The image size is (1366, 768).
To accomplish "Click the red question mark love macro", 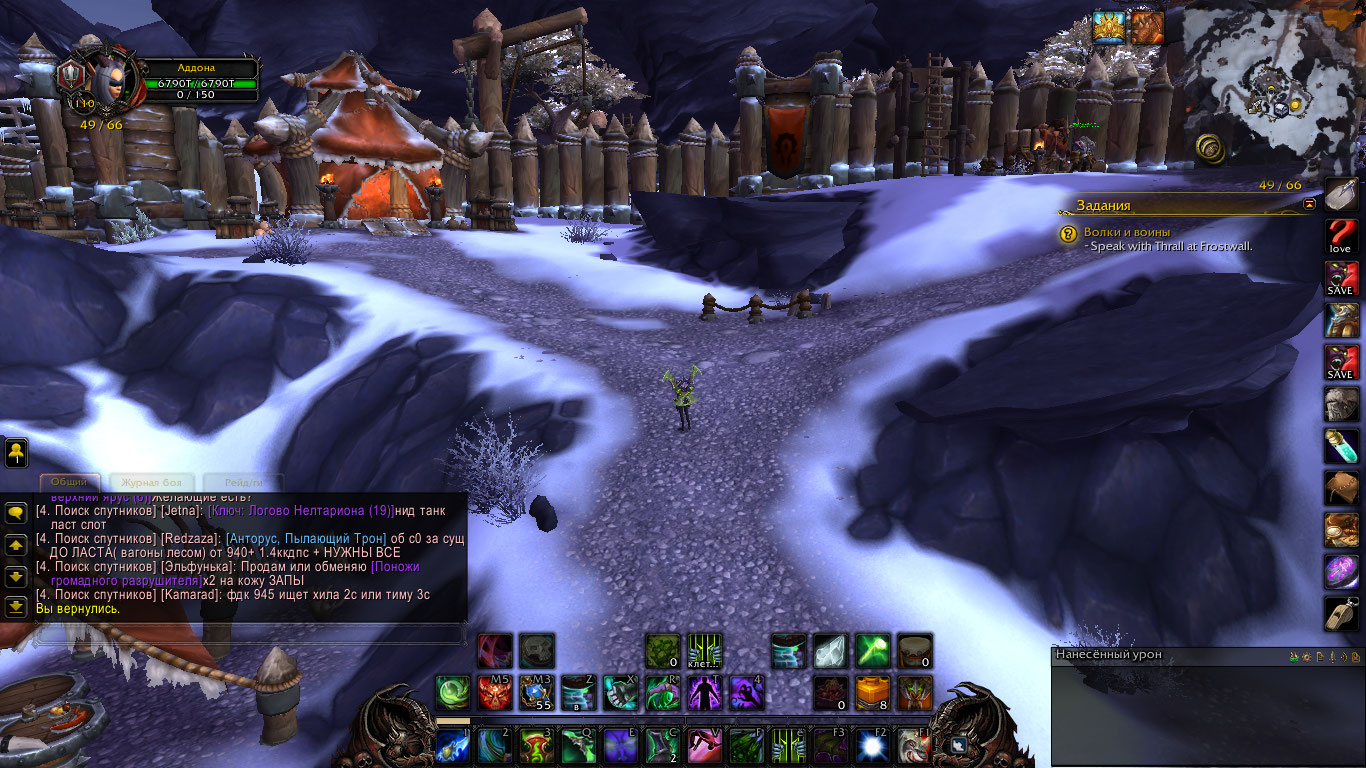I will click(1341, 237).
